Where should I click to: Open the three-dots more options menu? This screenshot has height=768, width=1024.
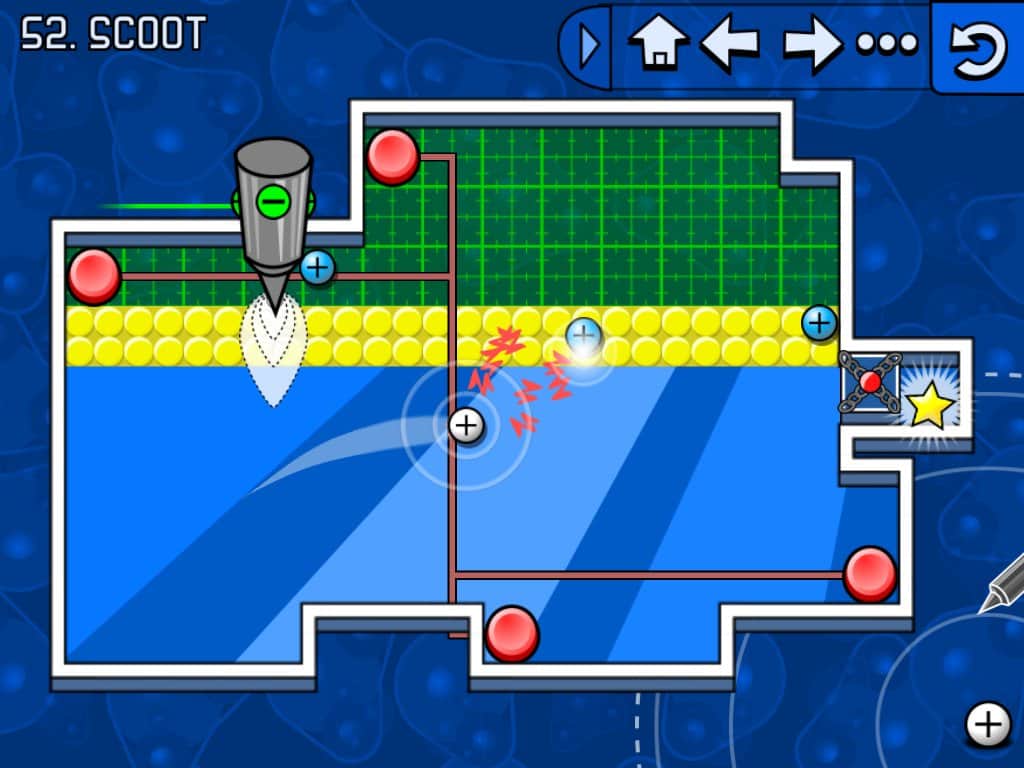[x=887, y=45]
